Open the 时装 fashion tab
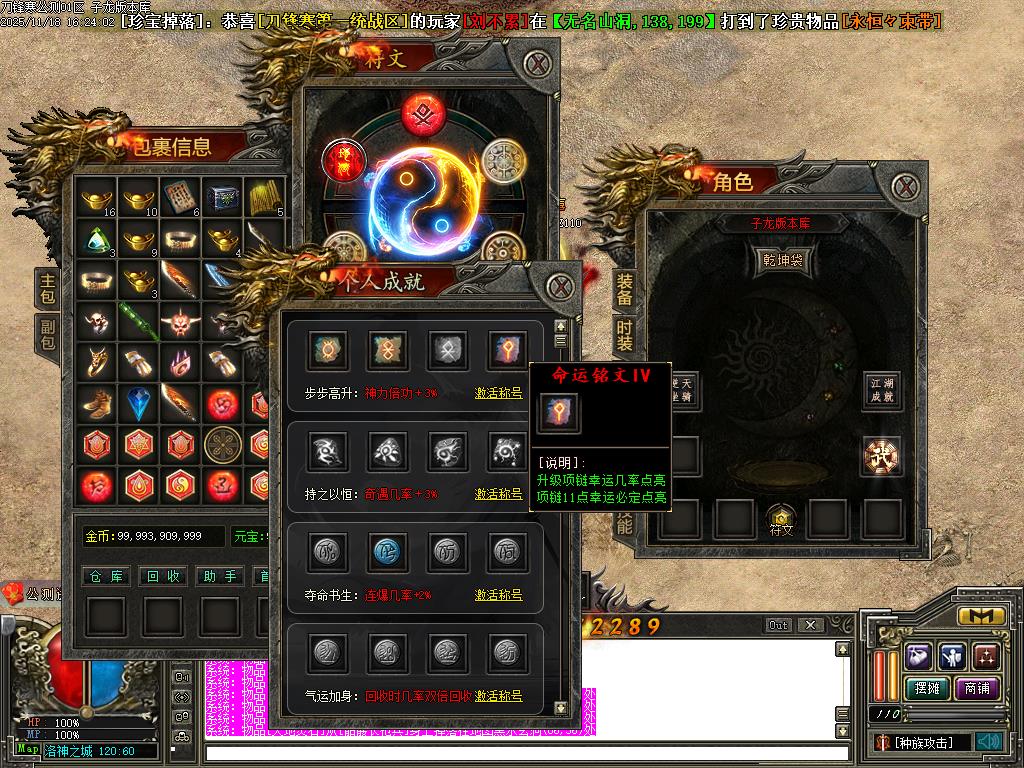This screenshot has height=768, width=1024. [624, 335]
